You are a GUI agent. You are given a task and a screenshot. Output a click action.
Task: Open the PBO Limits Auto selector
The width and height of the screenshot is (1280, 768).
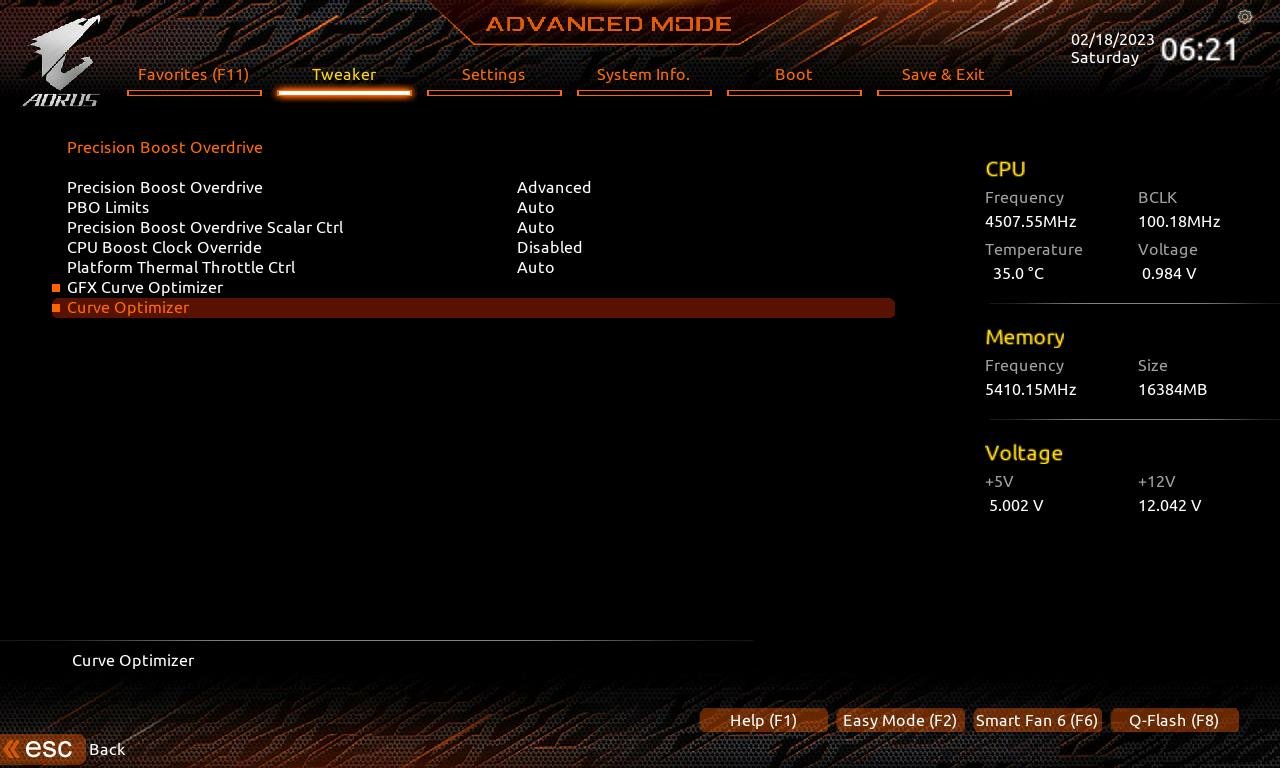pyautogui.click(x=536, y=207)
